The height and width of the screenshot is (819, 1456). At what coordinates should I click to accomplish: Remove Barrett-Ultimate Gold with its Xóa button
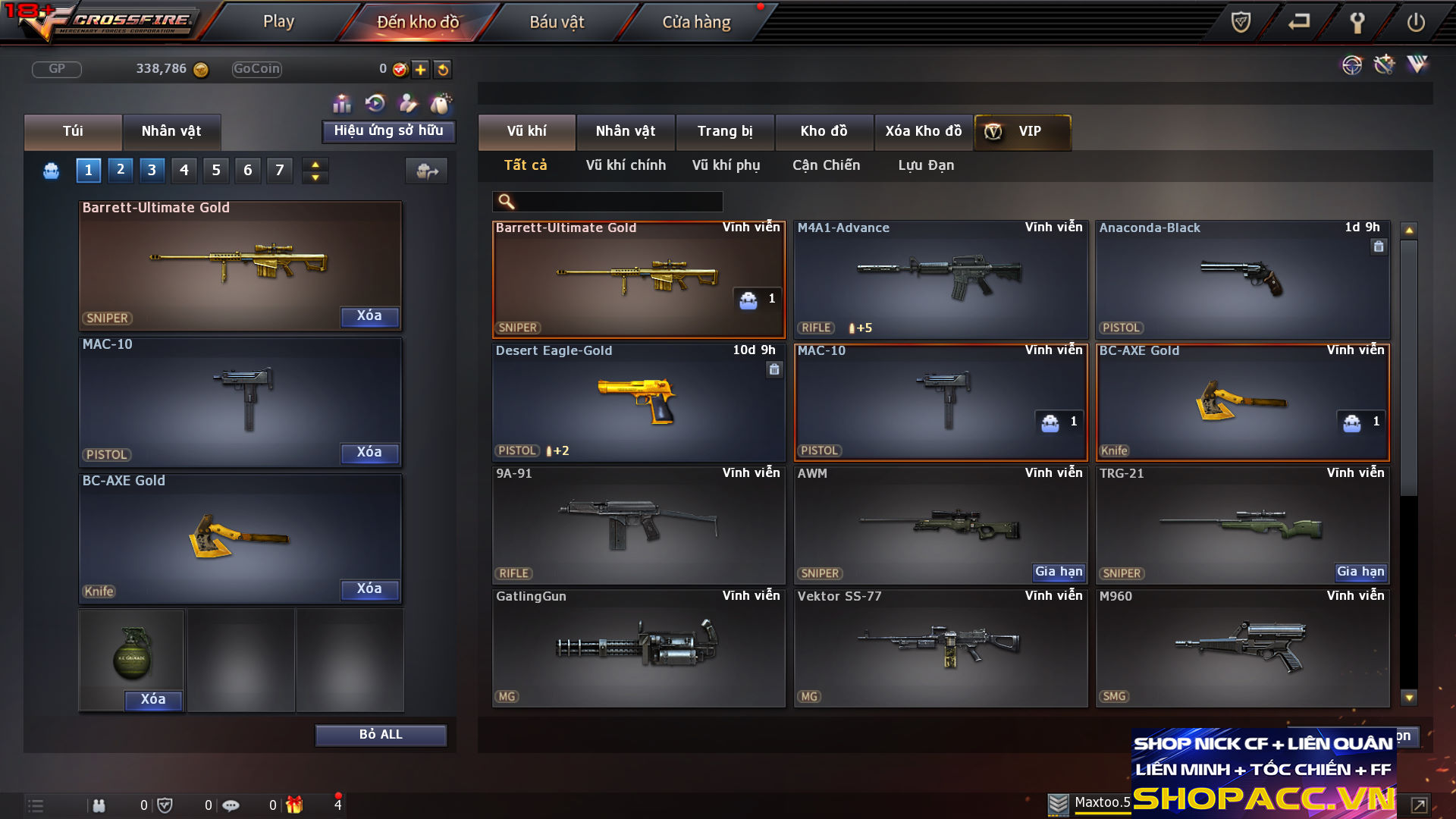coord(369,316)
